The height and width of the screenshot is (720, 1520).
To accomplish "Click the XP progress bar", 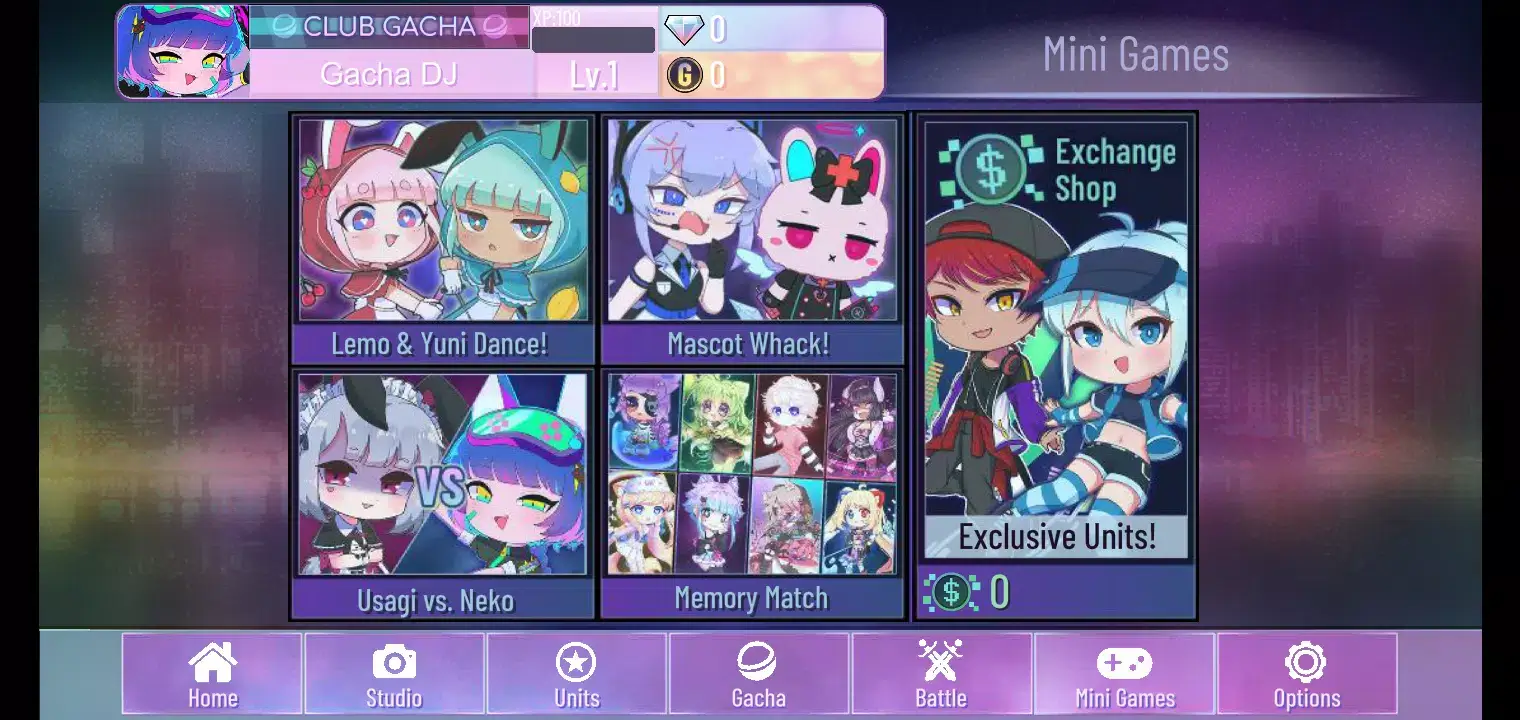I will point(592,40).
